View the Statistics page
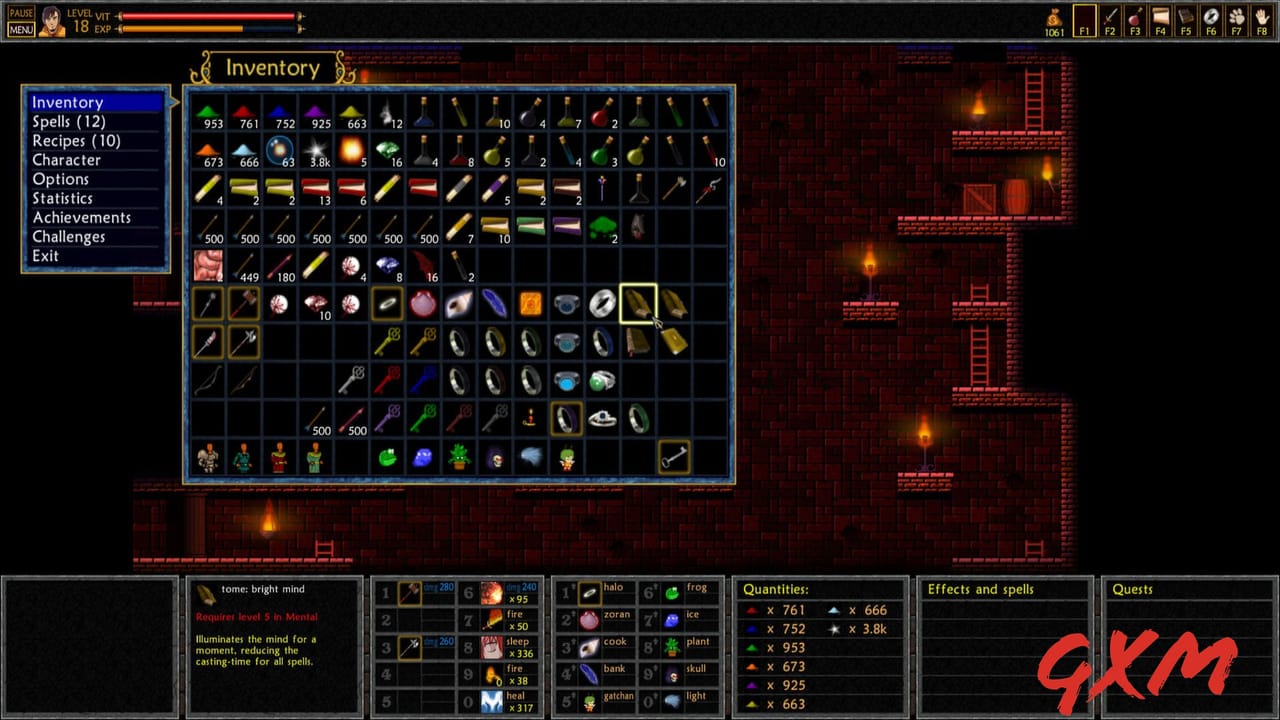The image size is (1280, 720). tap(62, 198)
